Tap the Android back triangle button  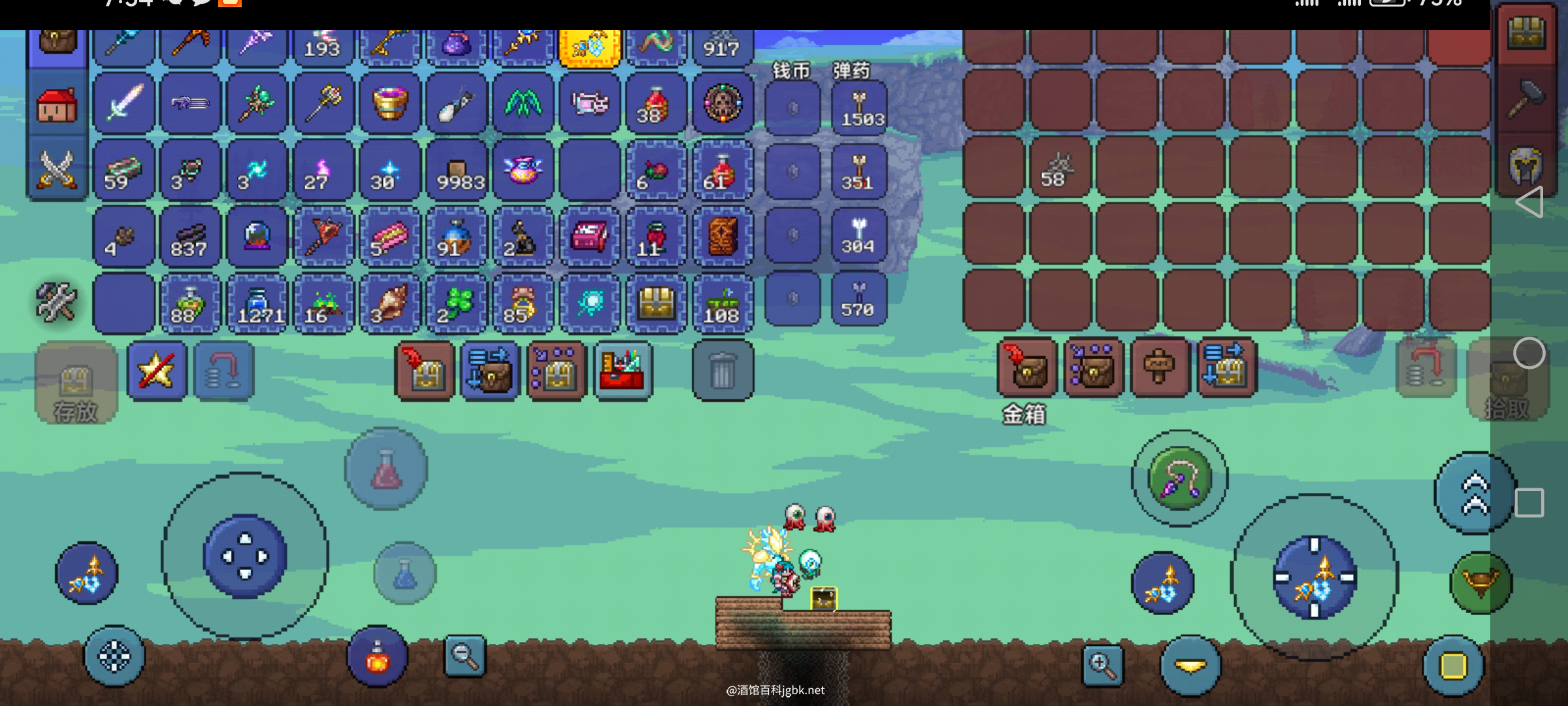pyautogui.click(x=1529, y=201)
